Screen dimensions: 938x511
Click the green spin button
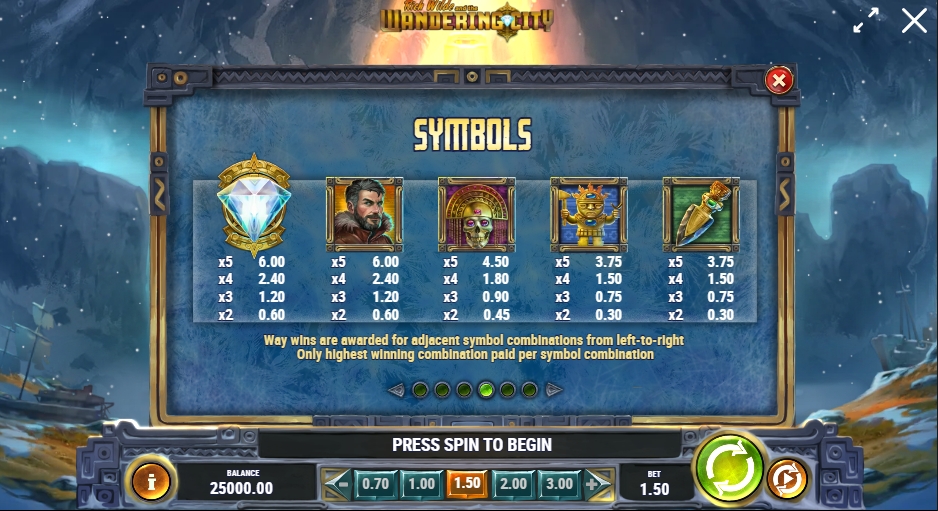coord(729,468)
